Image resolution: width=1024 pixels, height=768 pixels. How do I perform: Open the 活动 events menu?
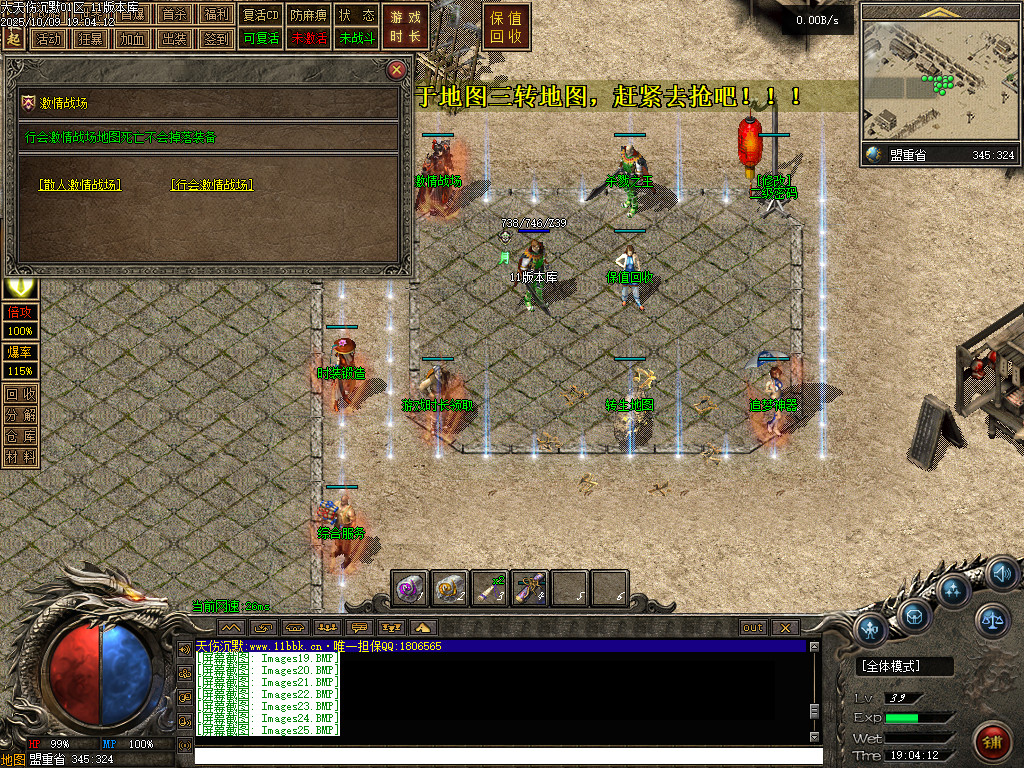[x=47, y=39]
